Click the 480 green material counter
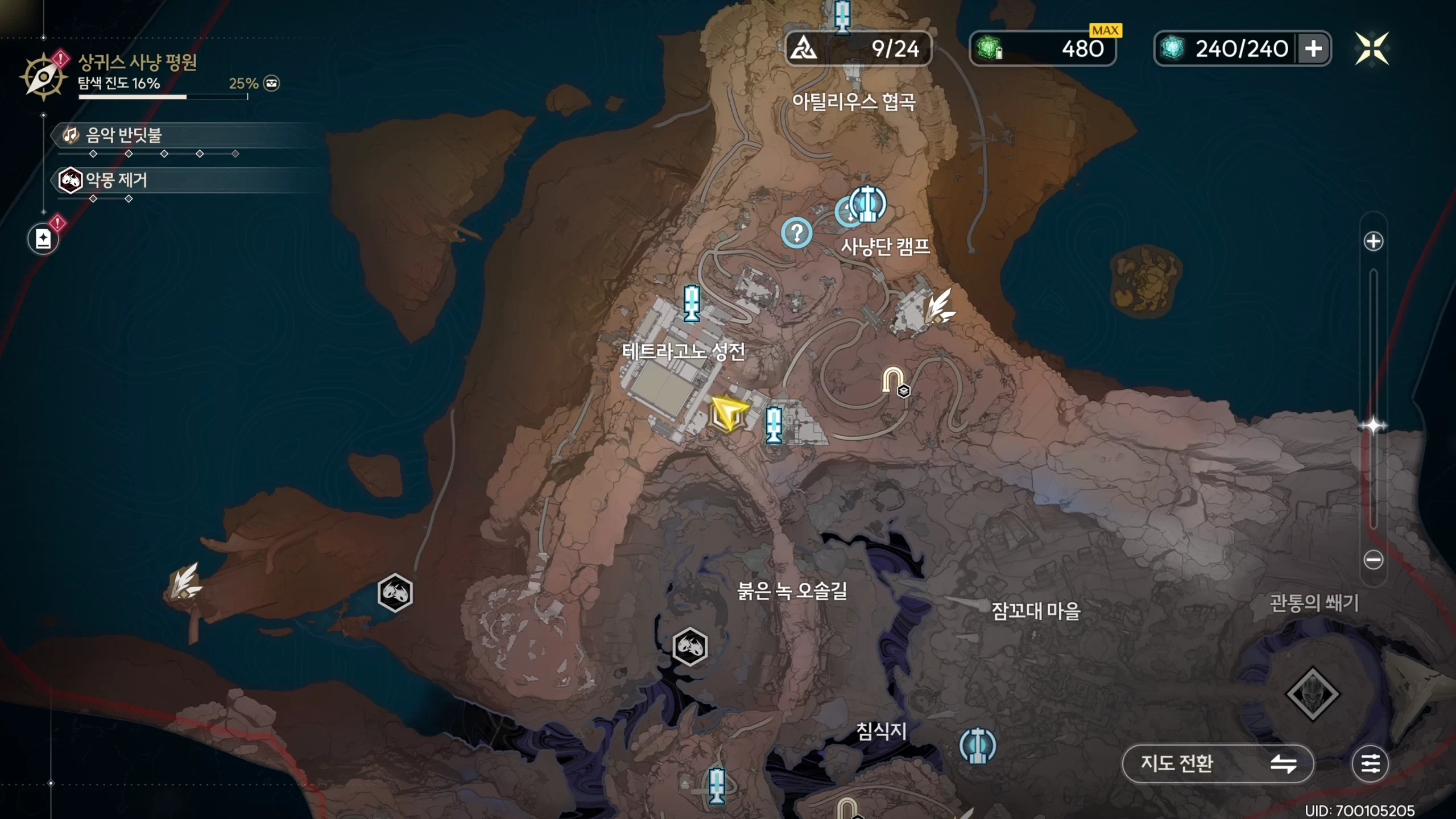1456x819 pixels. 1042,49
